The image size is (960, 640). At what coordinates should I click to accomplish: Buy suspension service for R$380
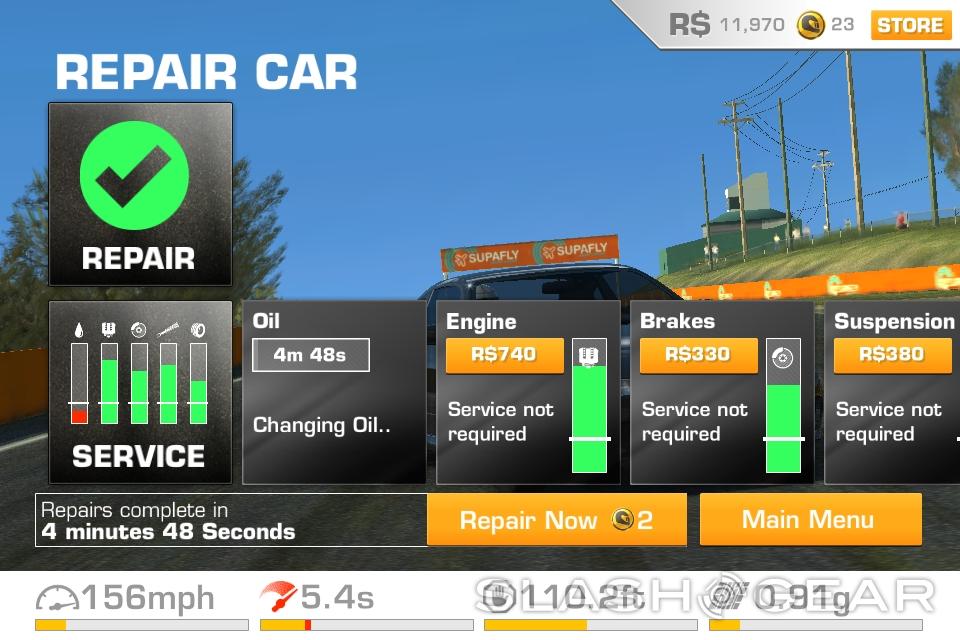tap(892, 354)
